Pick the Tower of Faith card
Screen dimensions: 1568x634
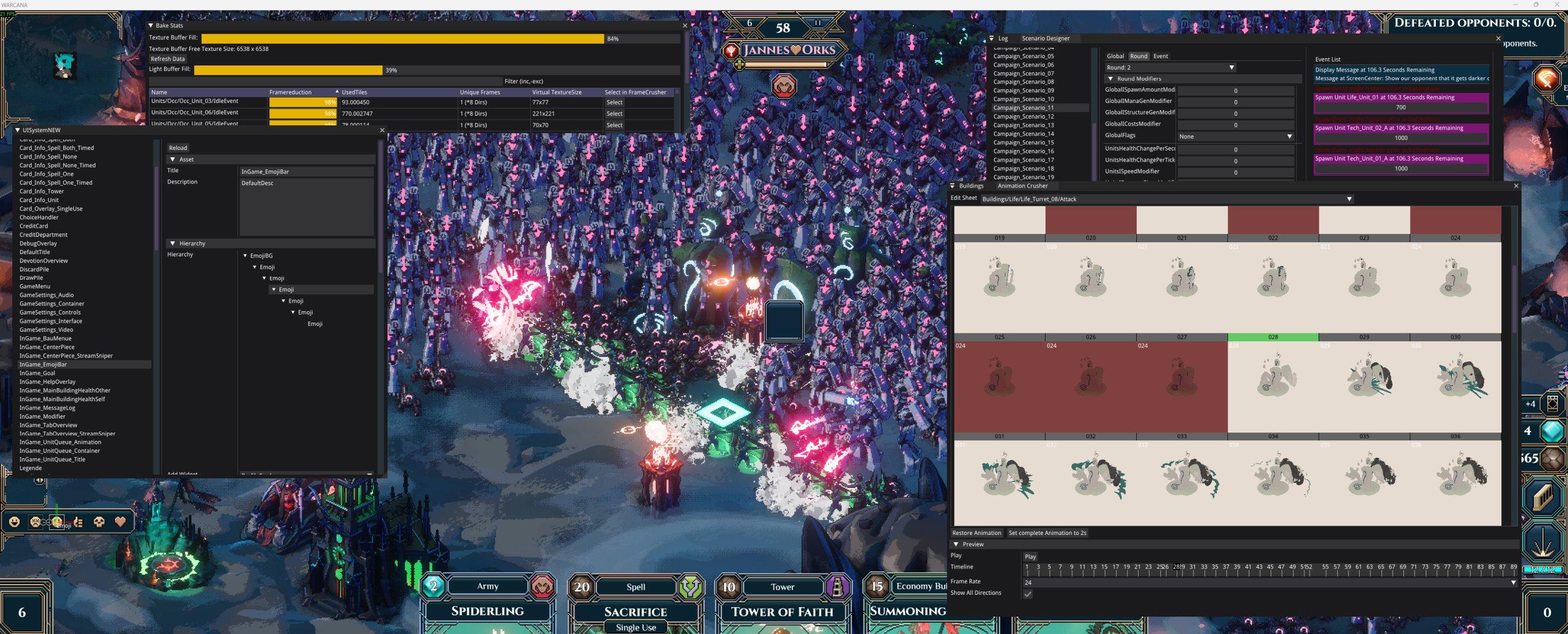click(x=782, y=611)
